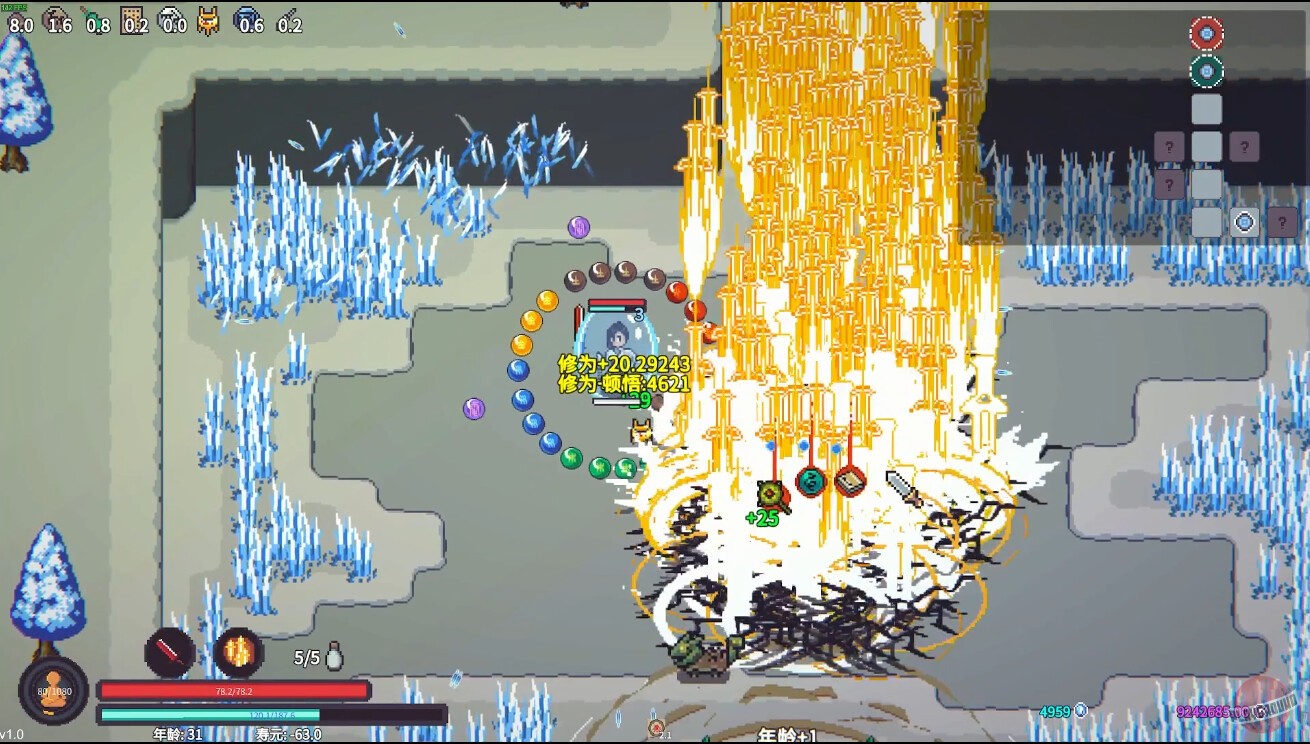Select the flame ability icon bottom left
The width and height of the screenshot is (1310, 744).
coord(238,651)
